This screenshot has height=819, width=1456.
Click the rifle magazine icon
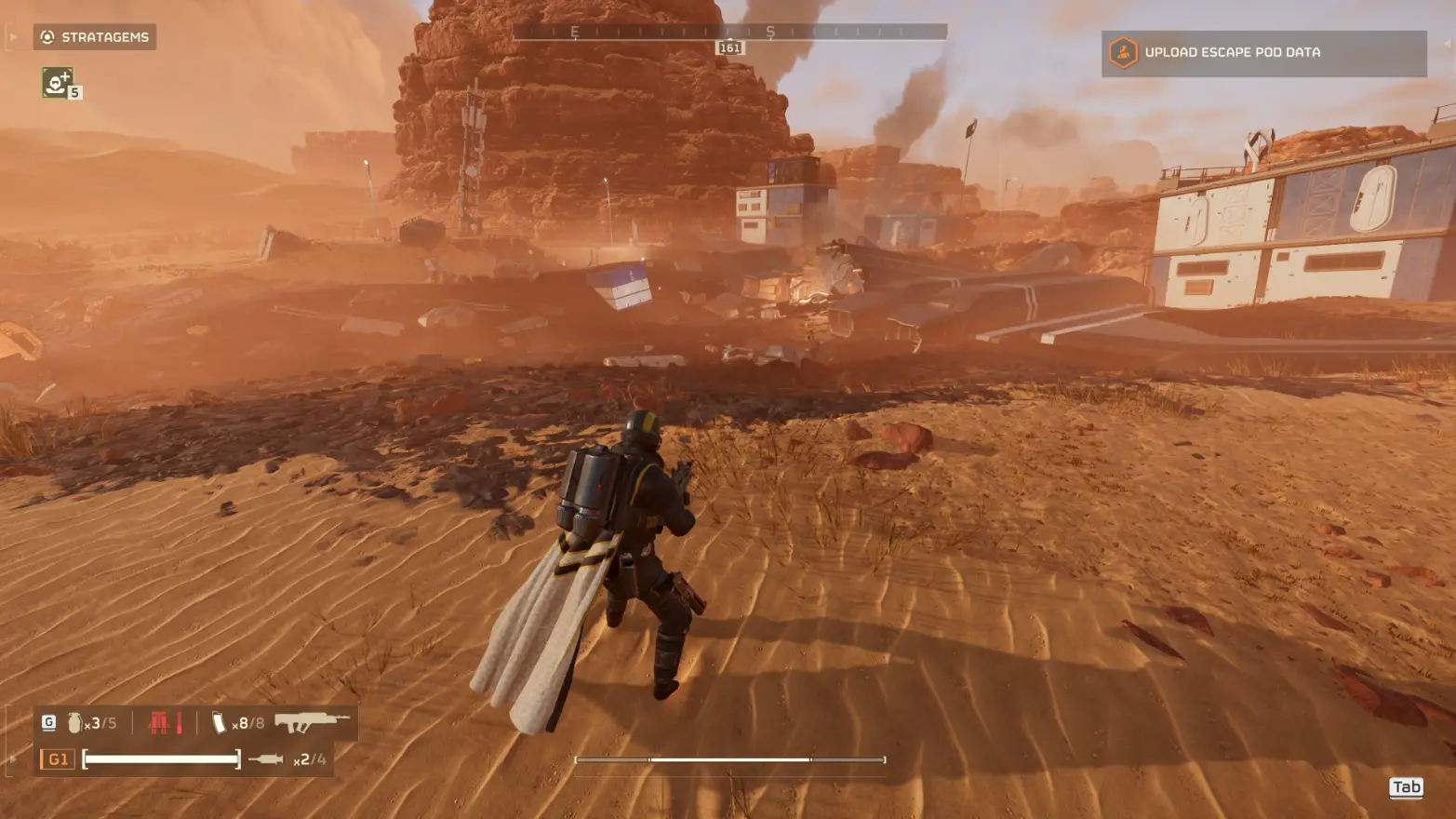220,723
